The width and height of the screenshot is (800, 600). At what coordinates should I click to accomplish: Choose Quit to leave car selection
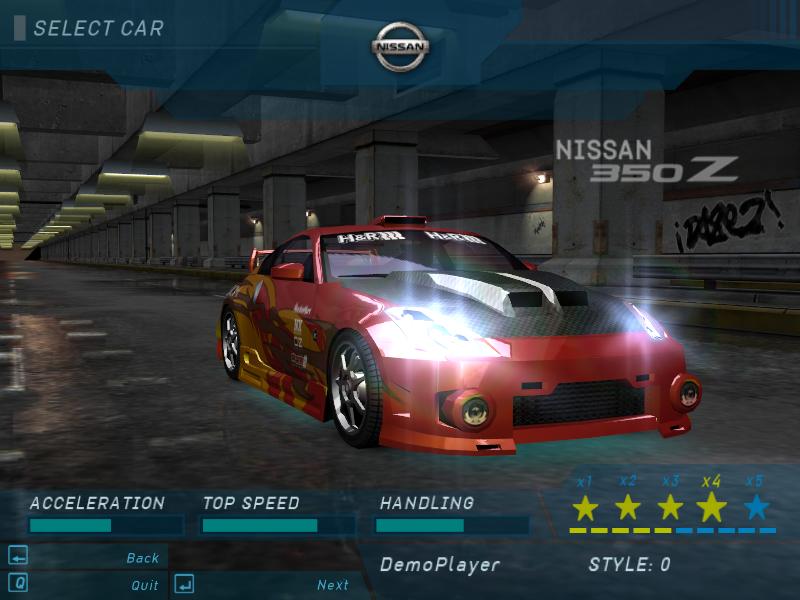(x=144, y=585)
